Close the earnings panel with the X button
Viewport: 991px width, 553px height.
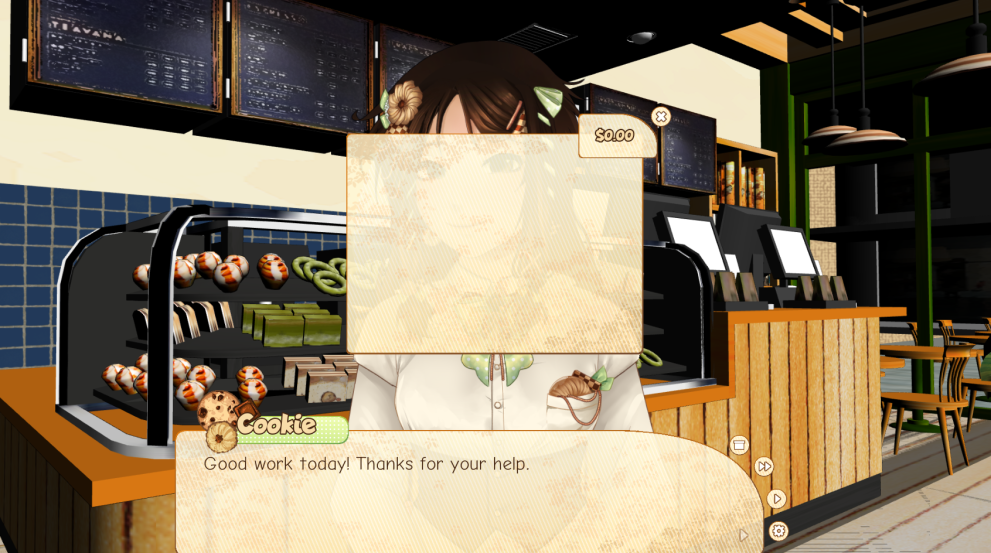[660, 116]
